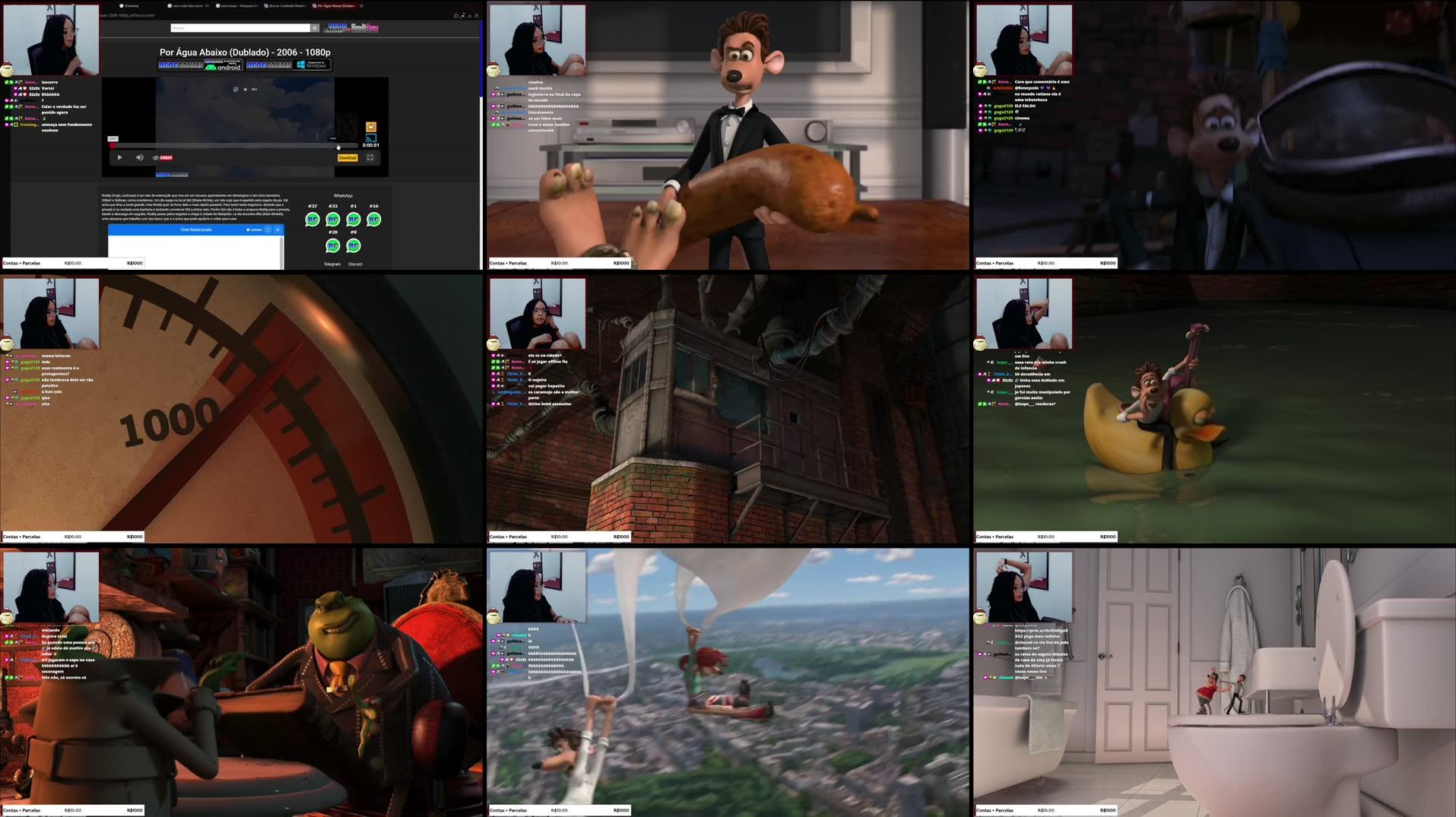1456x817 pixels.
Task: Toggle fullscreen mode in the video player
Action: 371,157
